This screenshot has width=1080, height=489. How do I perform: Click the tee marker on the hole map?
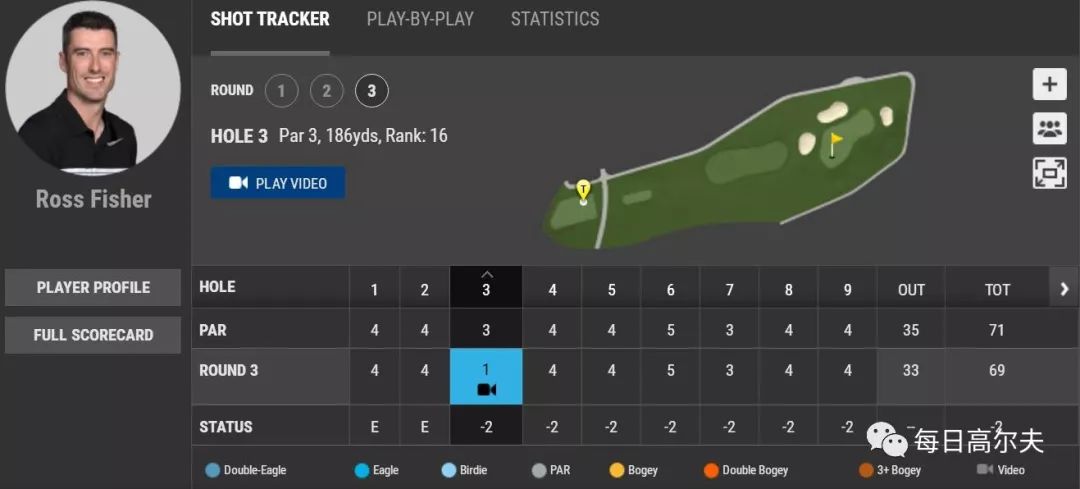tap(583, 190)
